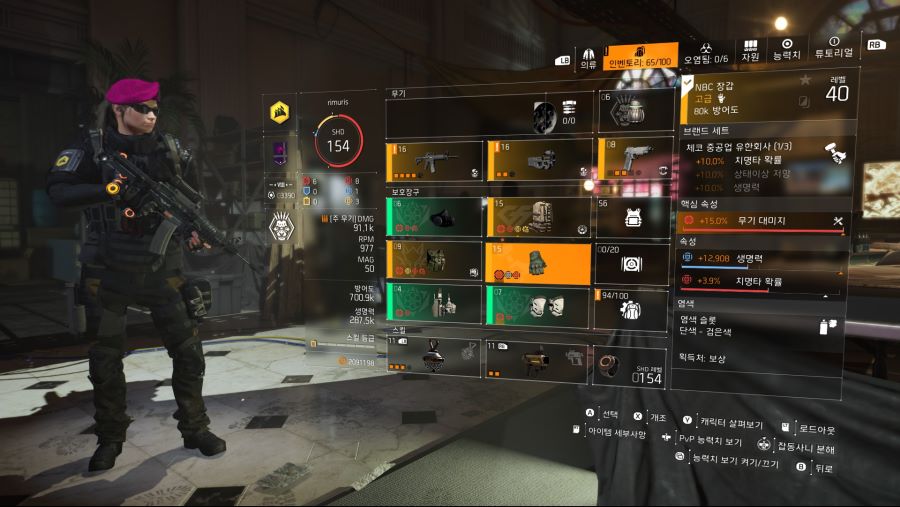Select the green holster gear slot

(435, 306)
